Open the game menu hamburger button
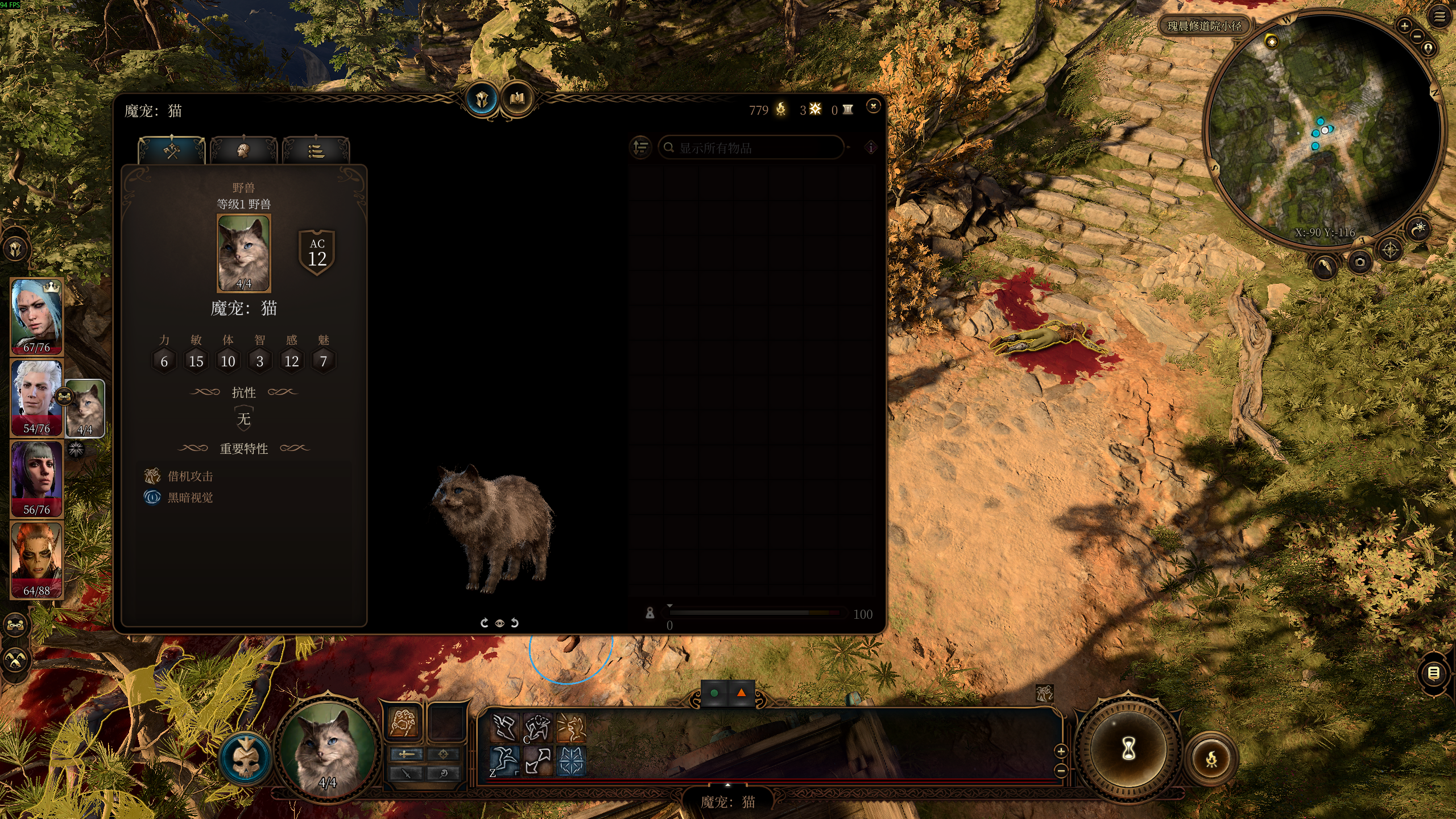 tap(1440, 17)
